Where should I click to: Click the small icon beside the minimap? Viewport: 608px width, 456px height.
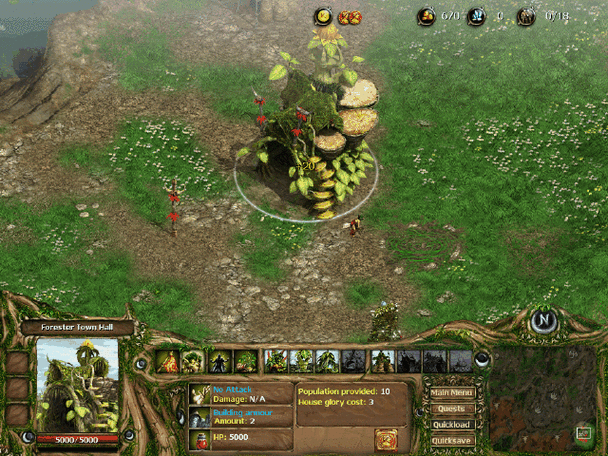click(584, 433)
